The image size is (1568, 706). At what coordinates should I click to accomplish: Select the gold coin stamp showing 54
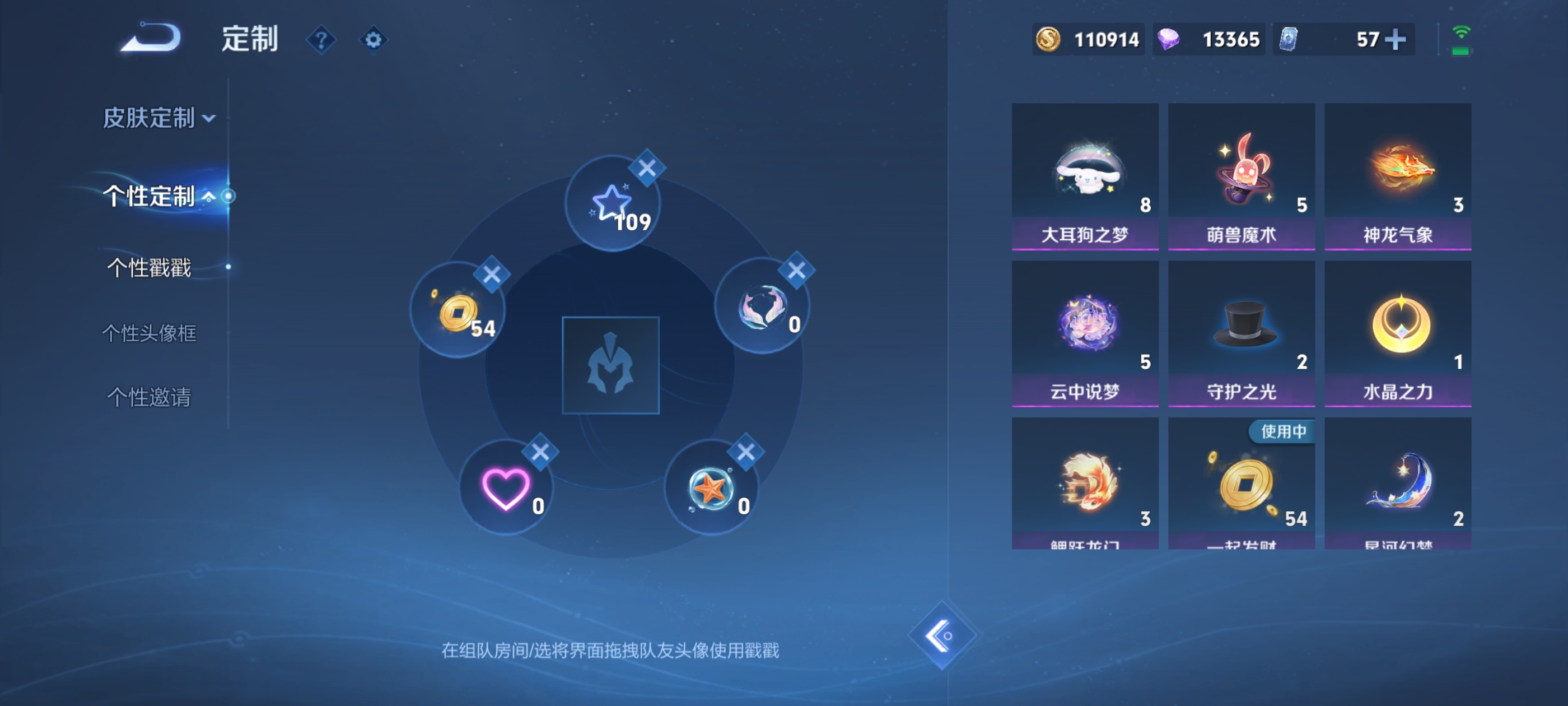[458, 312]
